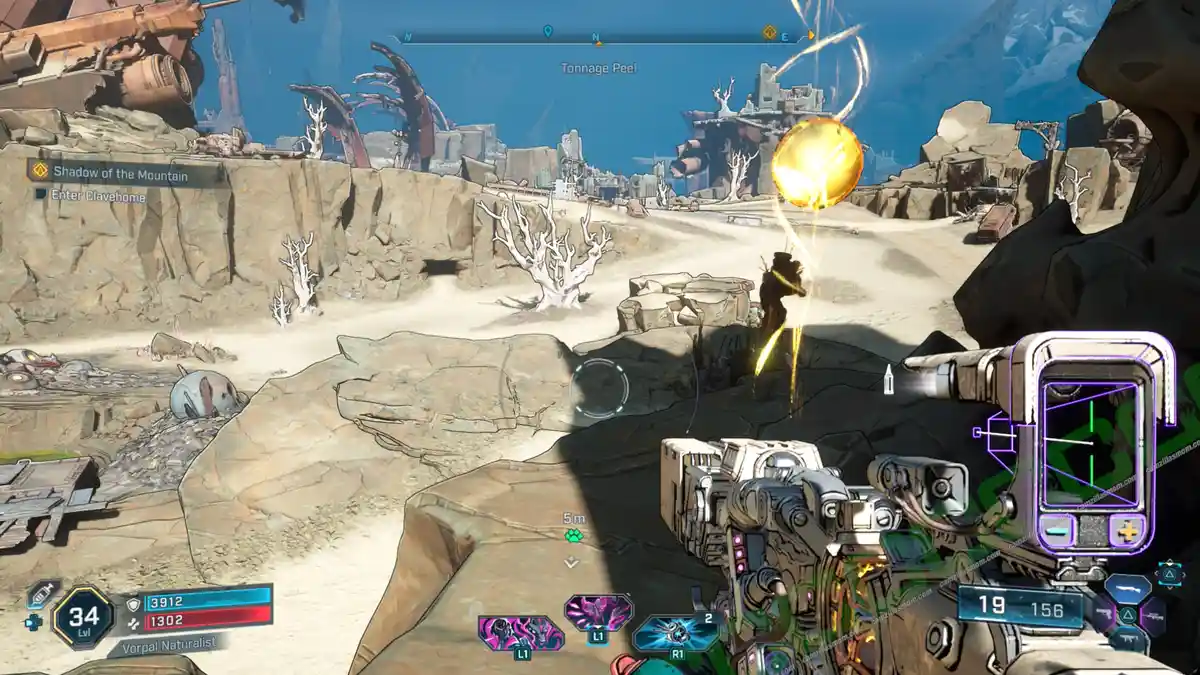Throw the blue grenade ordnance icon

tap(676, 632)
